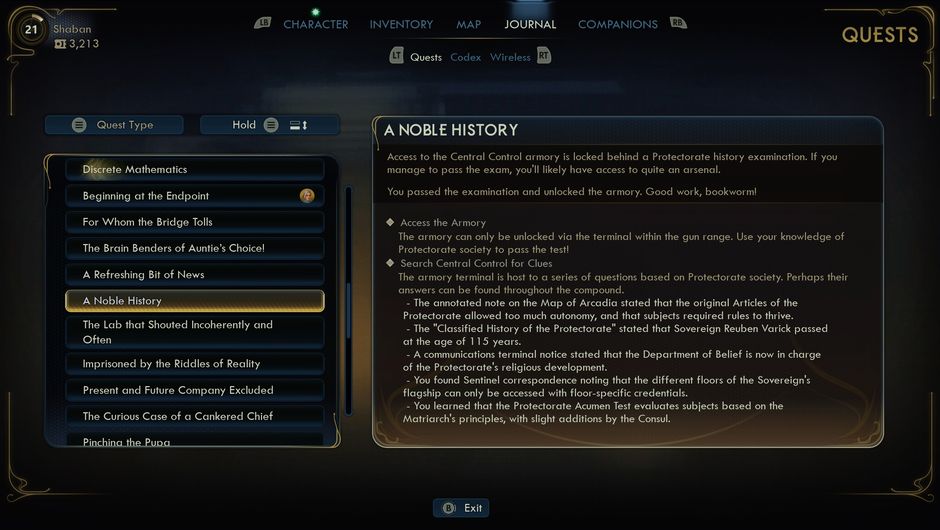Open The Brain Benders of Auntie's Choice!
Image resolution: width=940 pixels, height=530 pixels.
point(195,248)
